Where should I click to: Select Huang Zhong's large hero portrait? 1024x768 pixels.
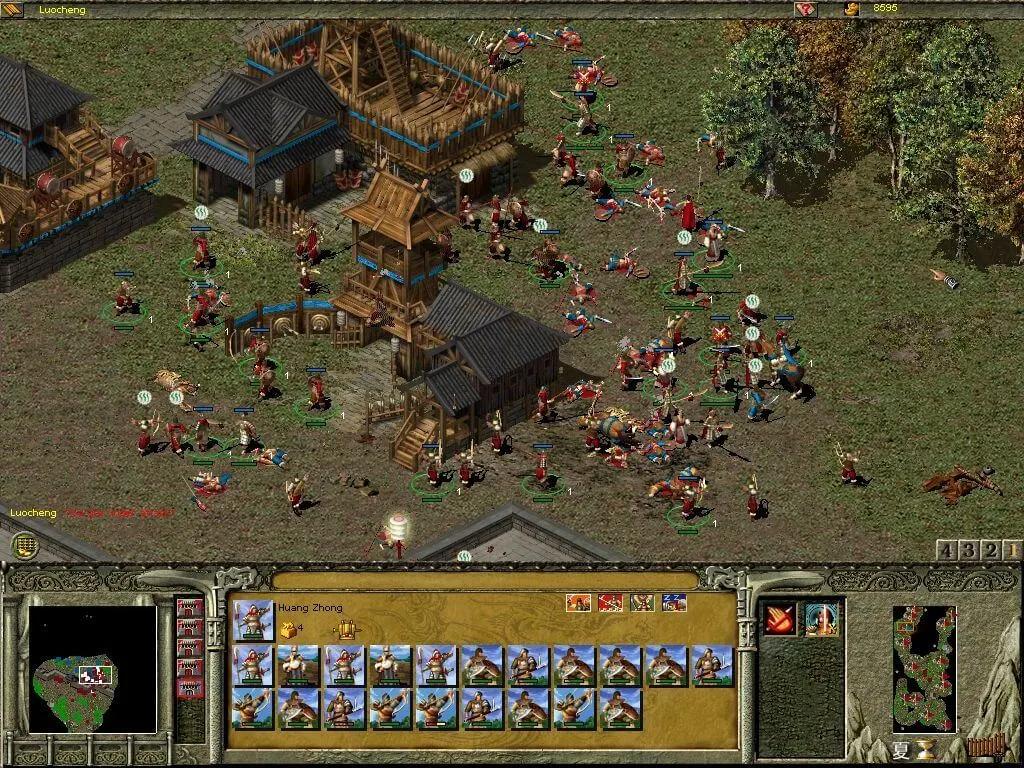254,619
